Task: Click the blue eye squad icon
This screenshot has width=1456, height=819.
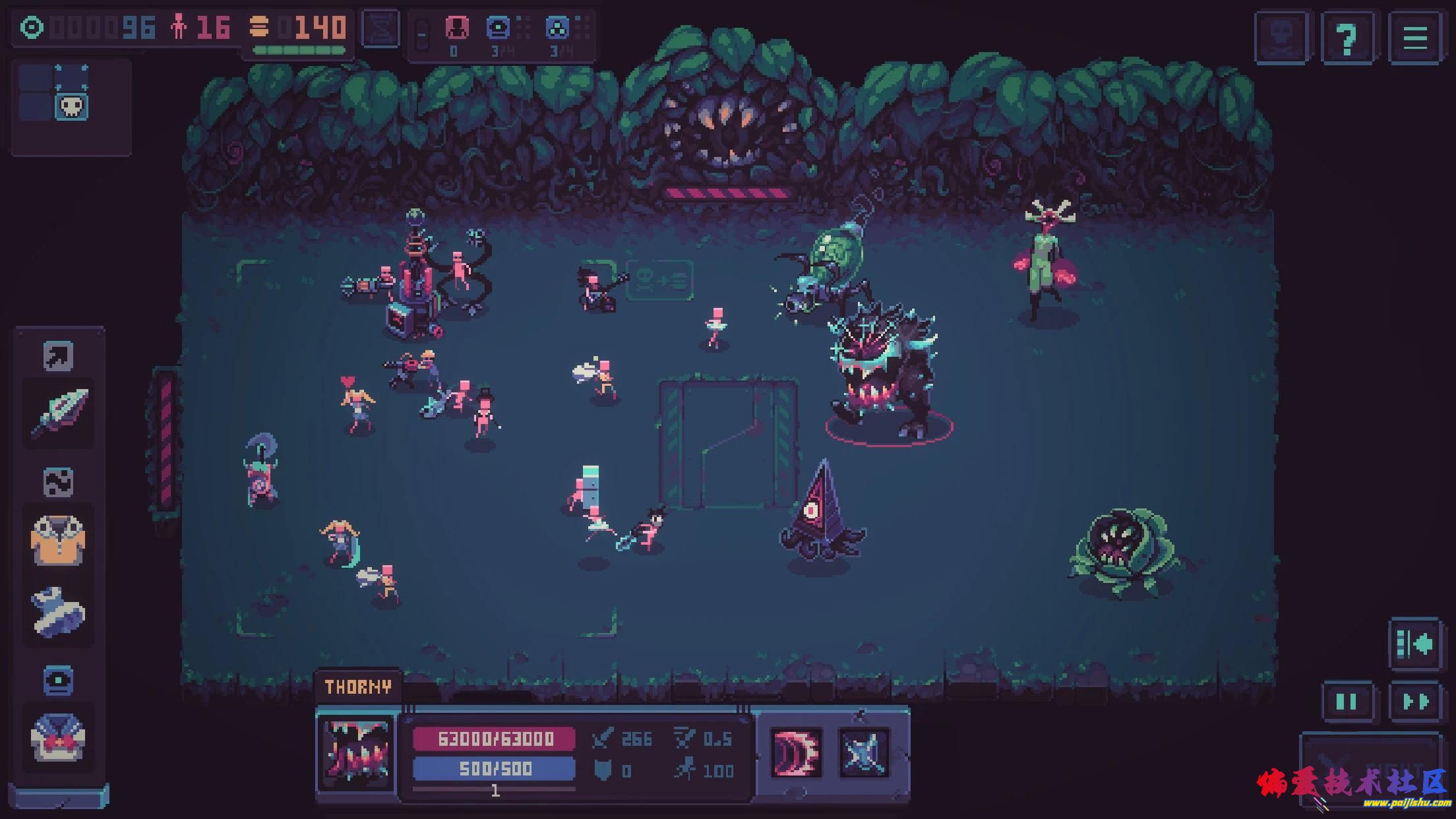Action: (x=498, y=28)
